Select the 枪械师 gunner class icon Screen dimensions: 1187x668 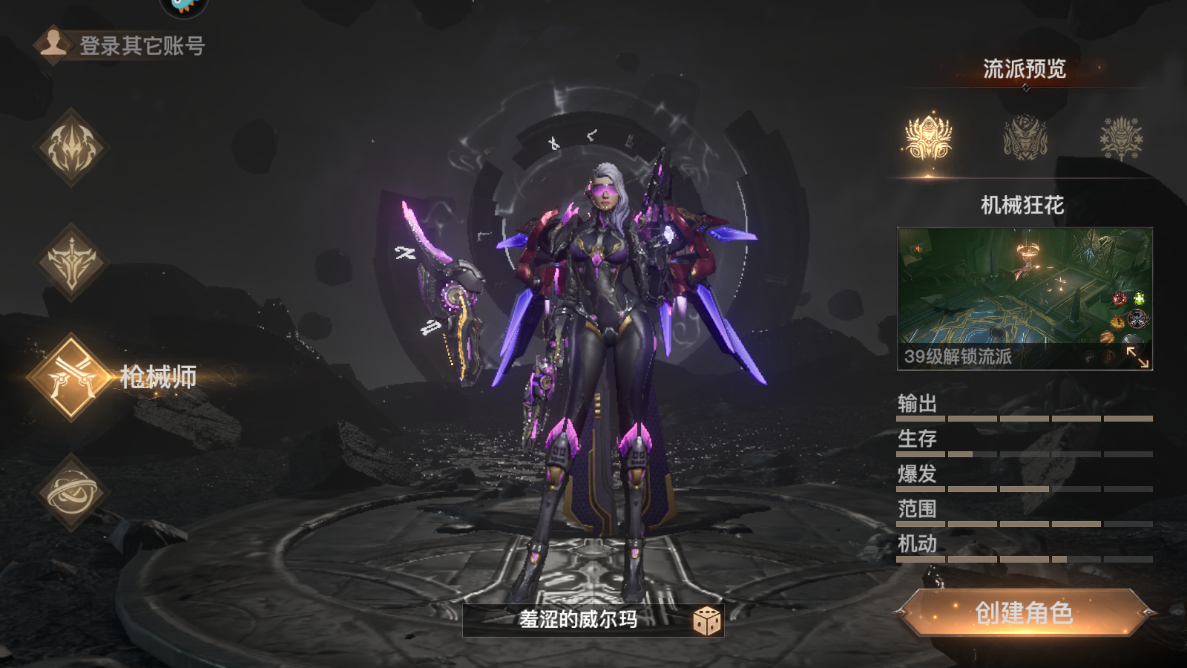(x=70, y=376)
